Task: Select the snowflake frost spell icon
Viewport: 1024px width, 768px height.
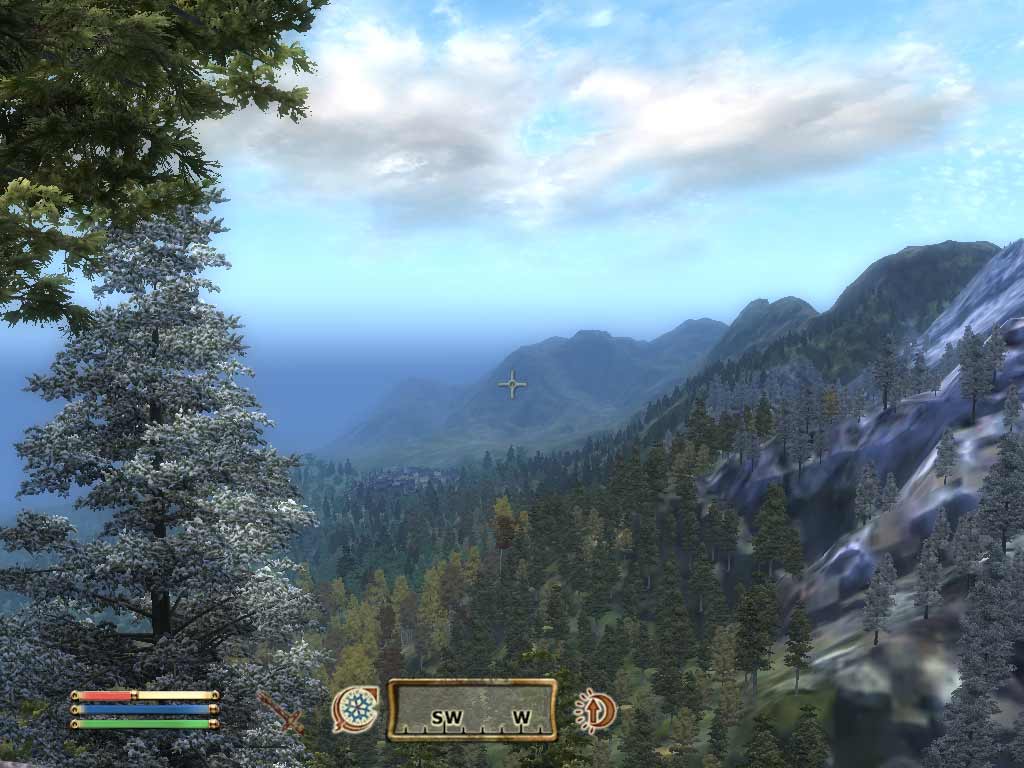Action: pos(356,709)
